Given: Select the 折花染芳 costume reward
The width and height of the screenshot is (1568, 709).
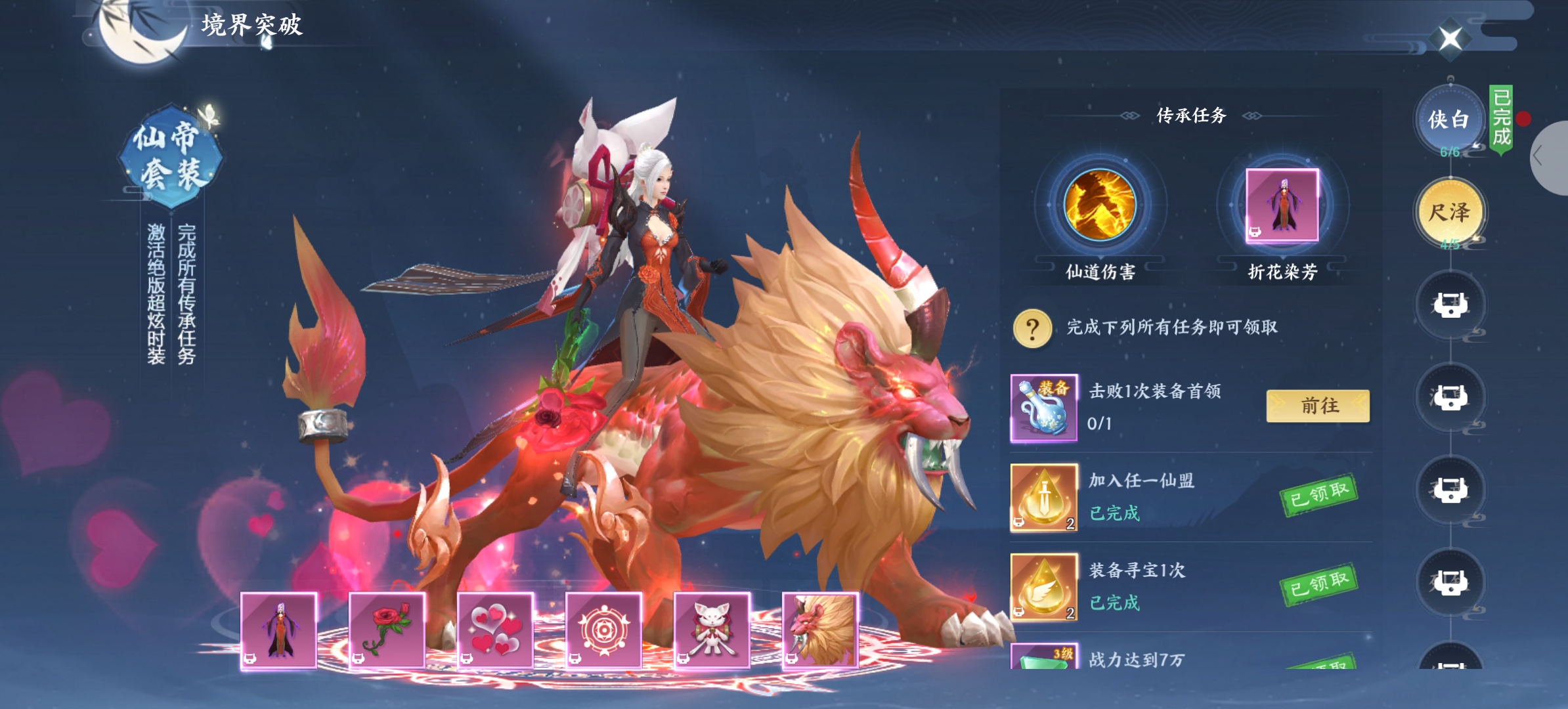Looking at the screenshot, I should (x=1282, y=205).
